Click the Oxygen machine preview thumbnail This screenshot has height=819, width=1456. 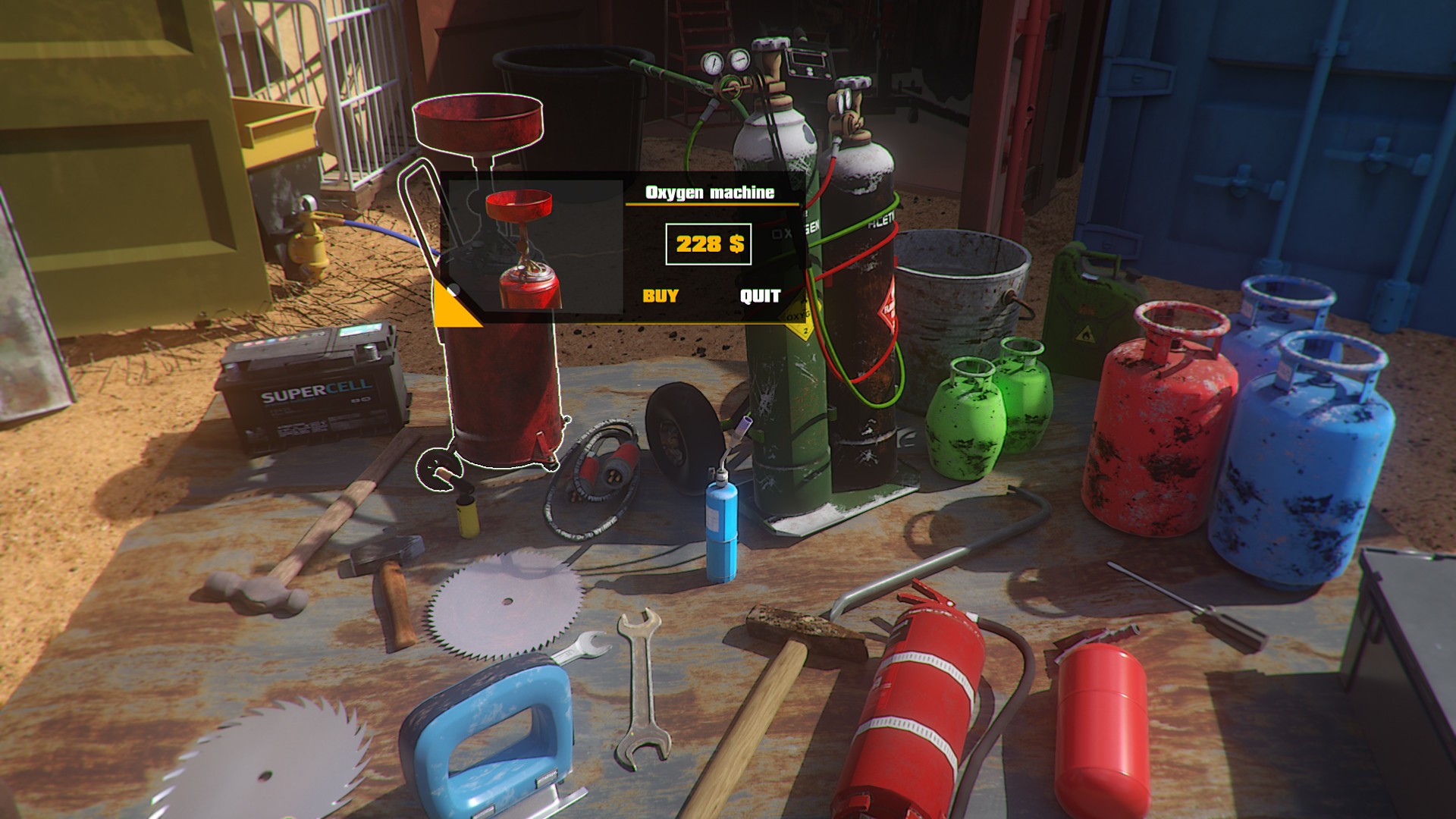coord(532,246)
